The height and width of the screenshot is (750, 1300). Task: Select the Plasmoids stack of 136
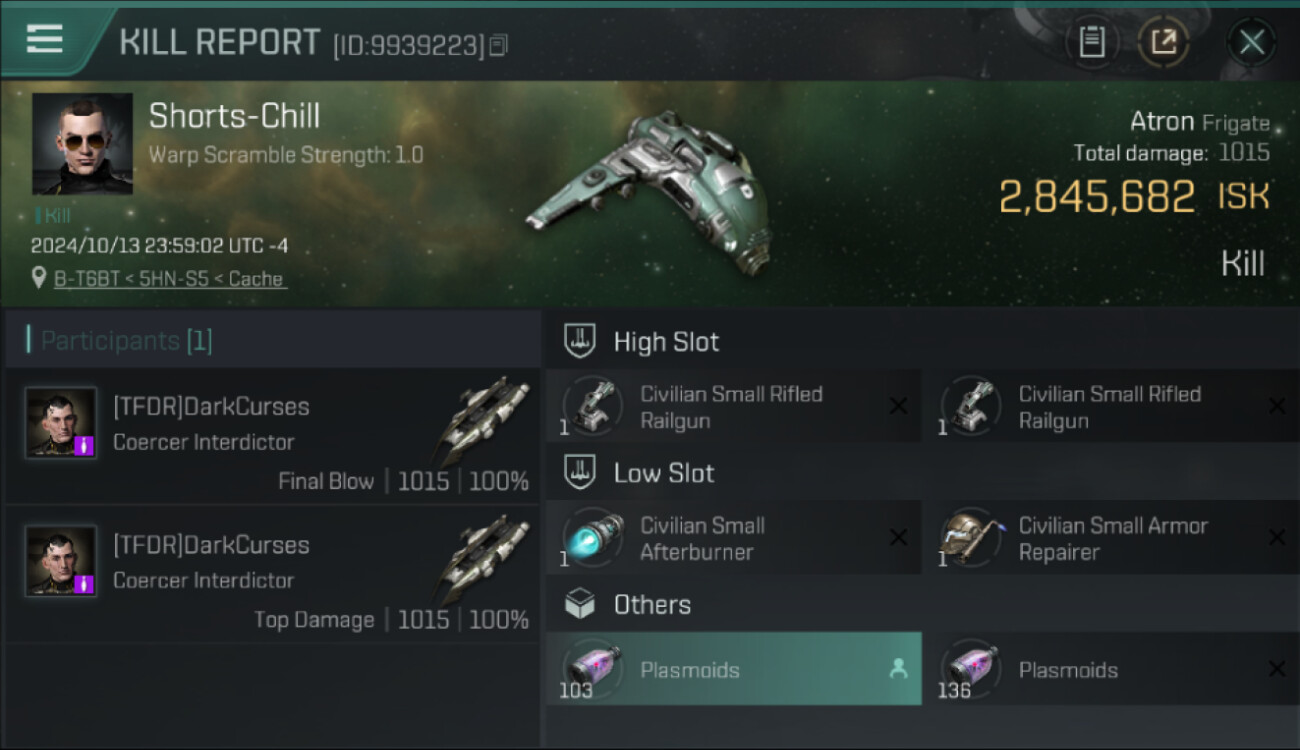1111,669
